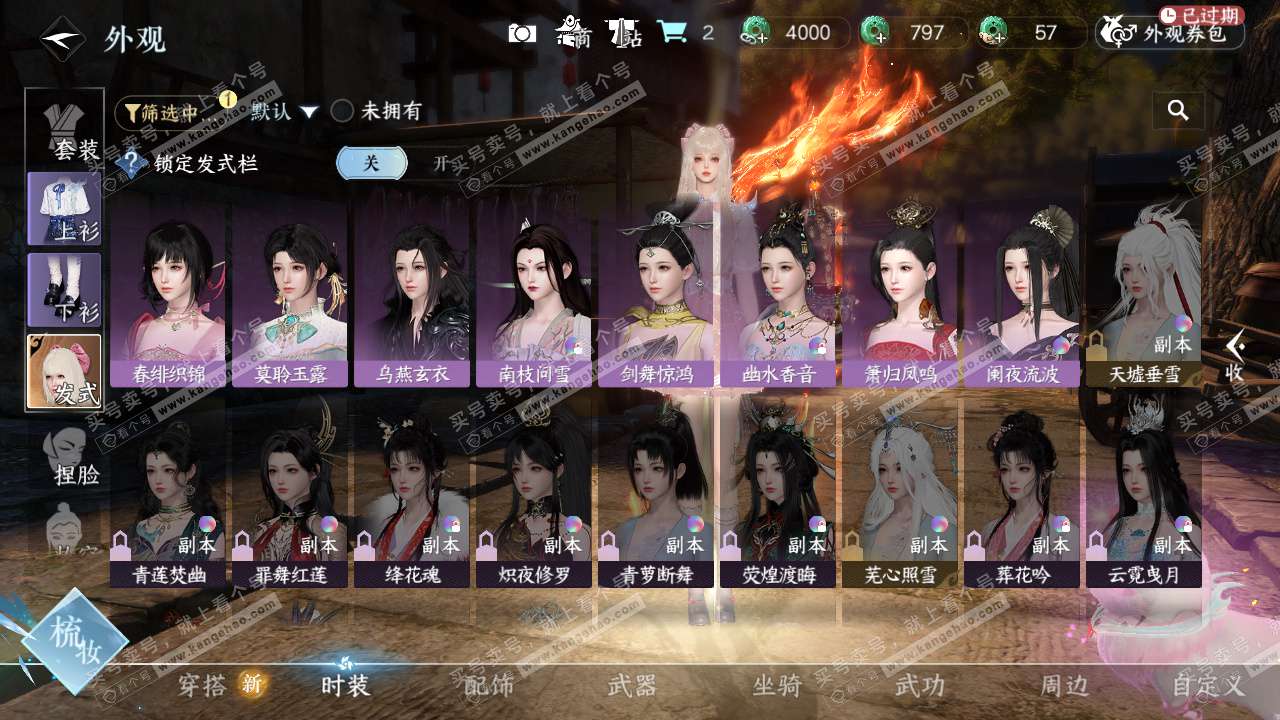The image size is (1280, 720).
Task: Switch to the 武器 weapons tab
Action: pos(633,686)
